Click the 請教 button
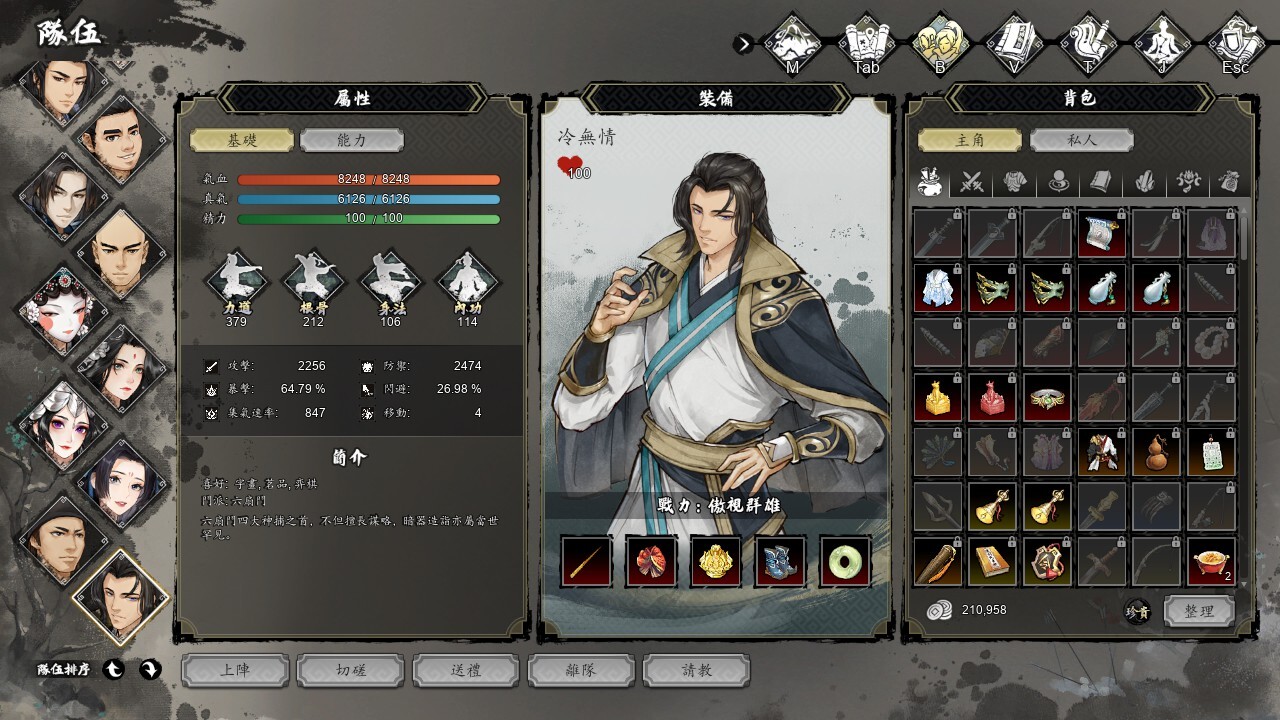 697,670
